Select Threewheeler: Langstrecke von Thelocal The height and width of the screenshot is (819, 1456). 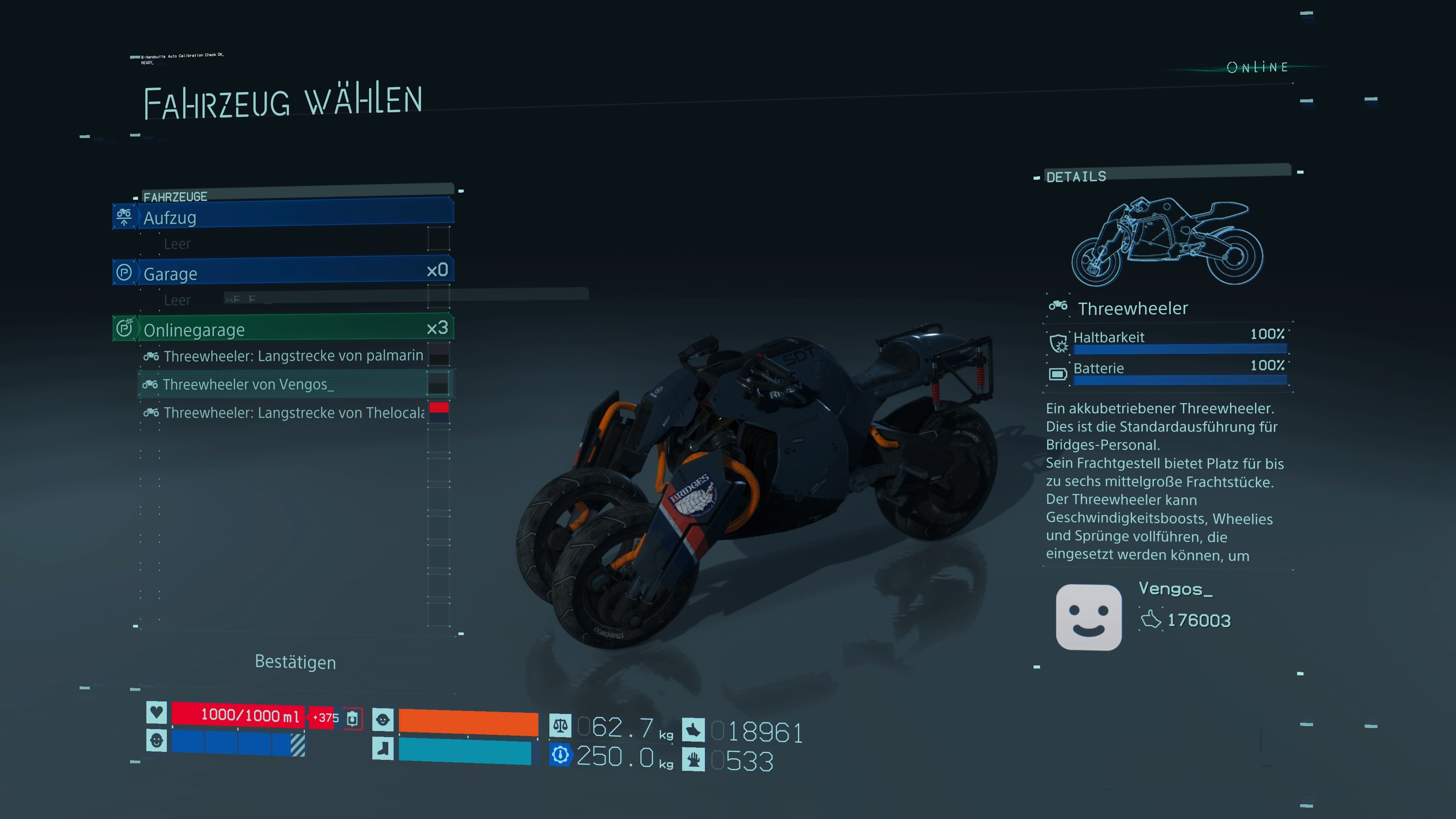coord(293,413)
